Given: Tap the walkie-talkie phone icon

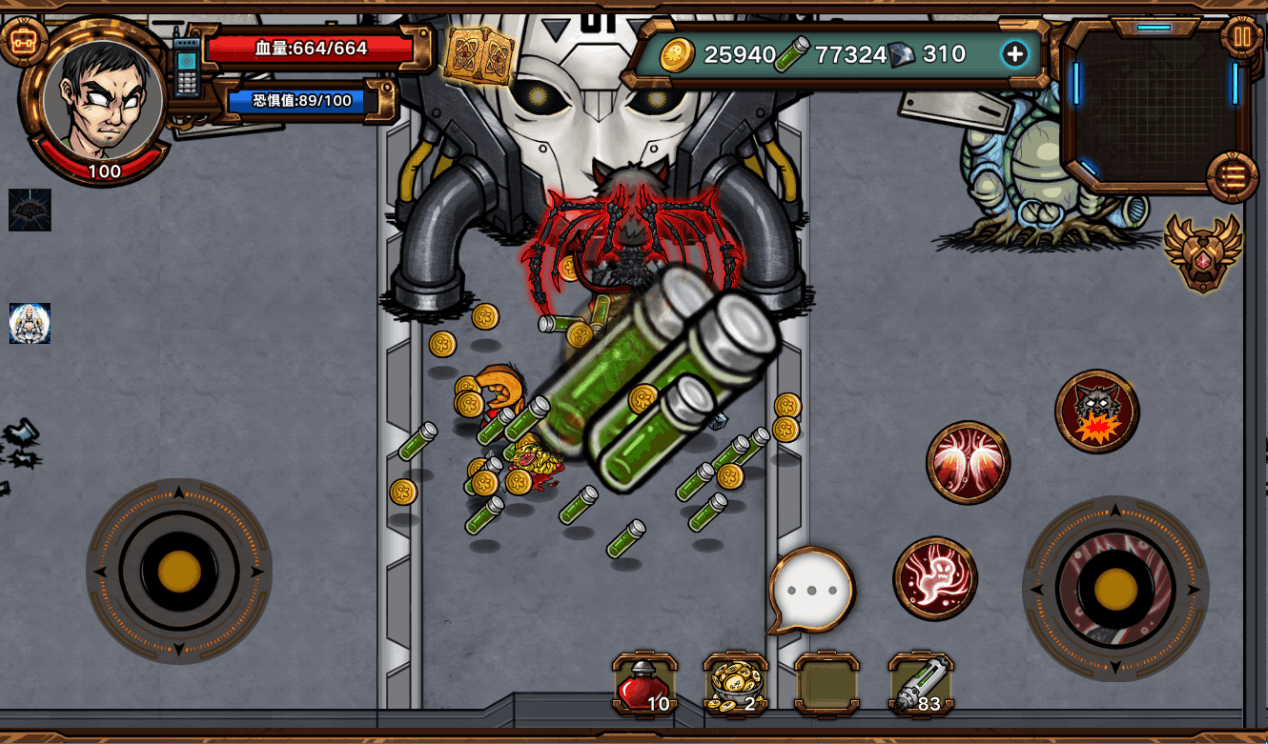Looking at the screenshot, I should (x=186, y=66).
